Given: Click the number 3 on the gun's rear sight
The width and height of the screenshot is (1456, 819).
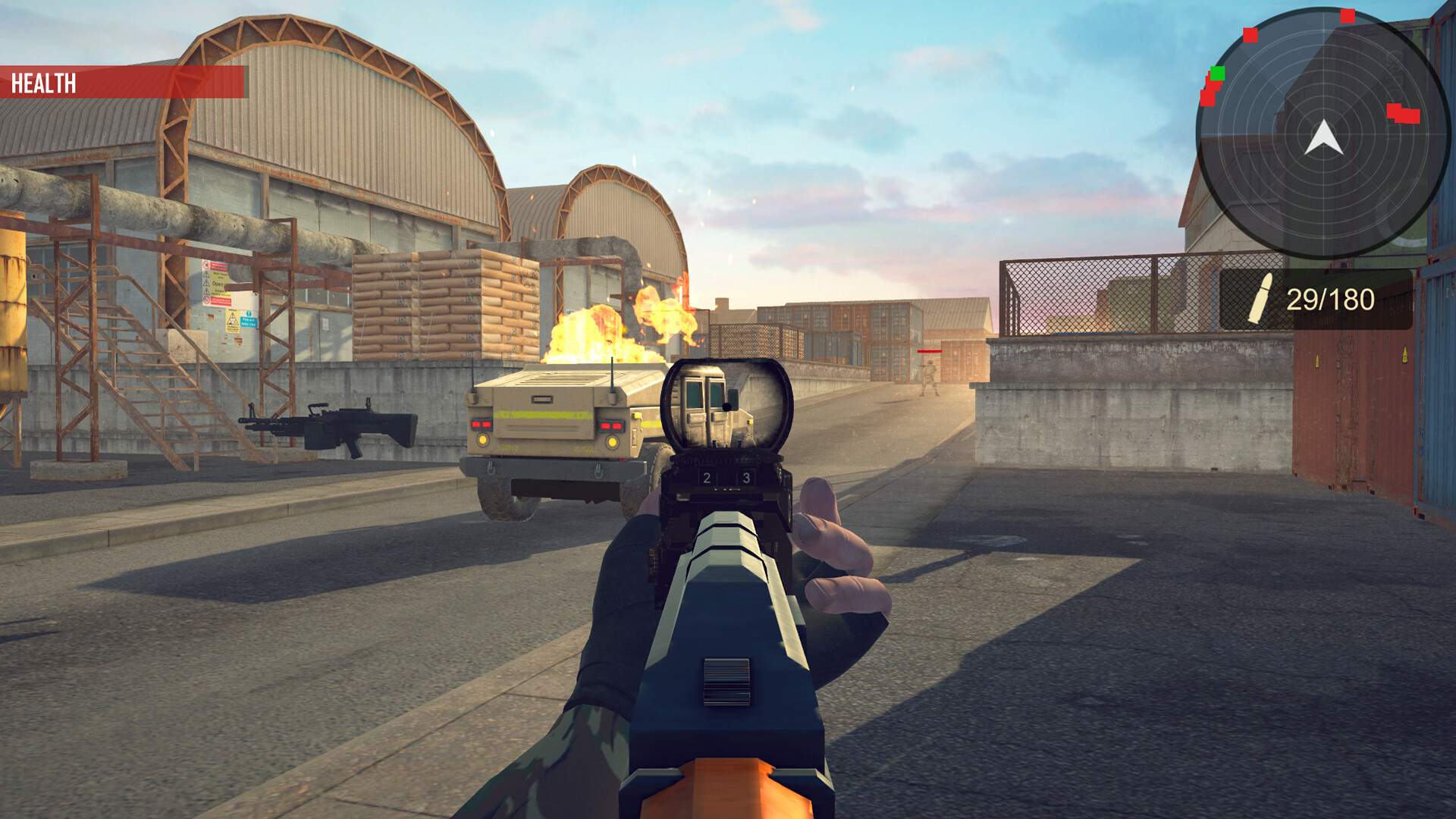Looking at the screenshot, I should (x=746, y=478).
